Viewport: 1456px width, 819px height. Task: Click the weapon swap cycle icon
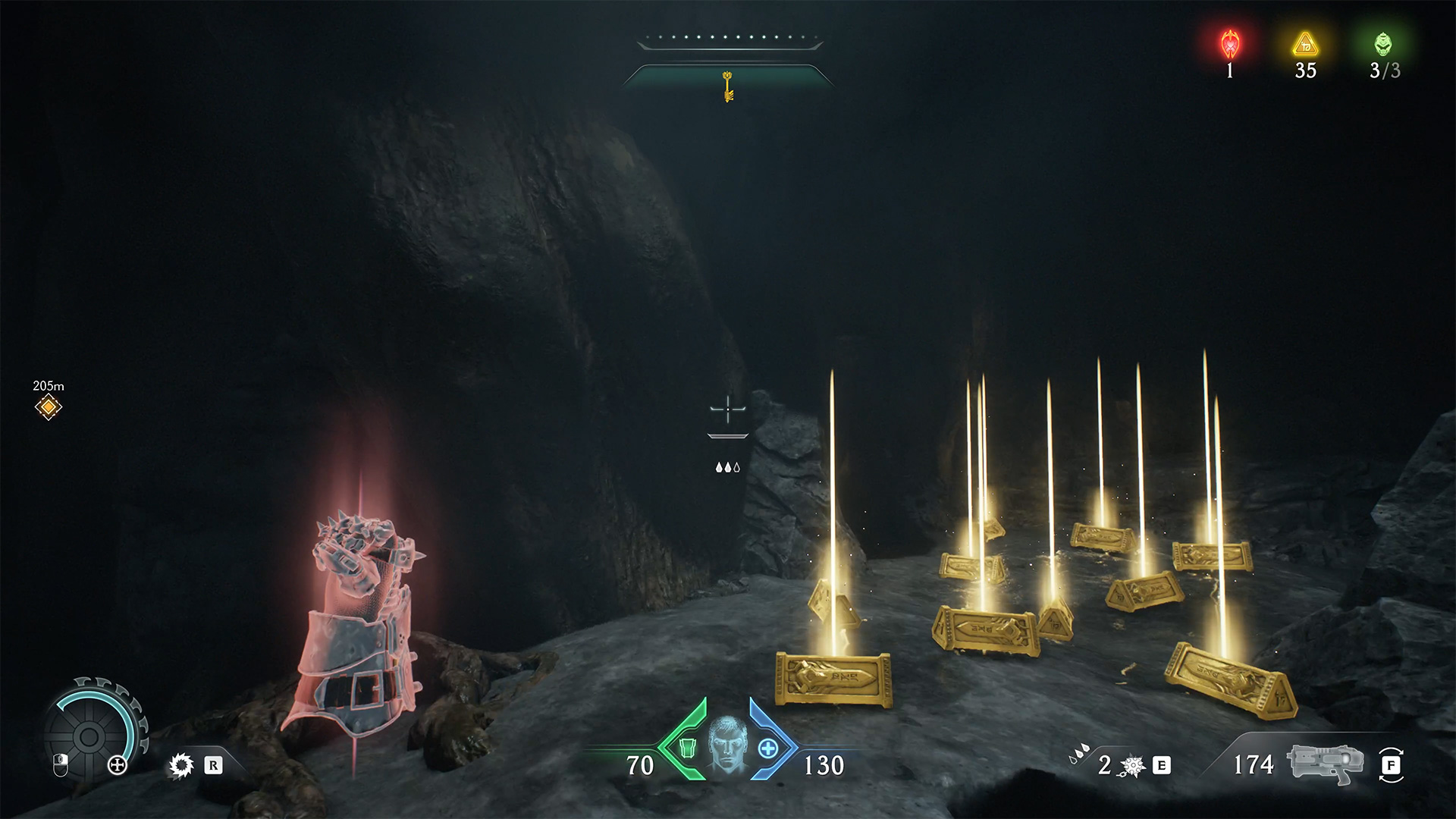1390,765
